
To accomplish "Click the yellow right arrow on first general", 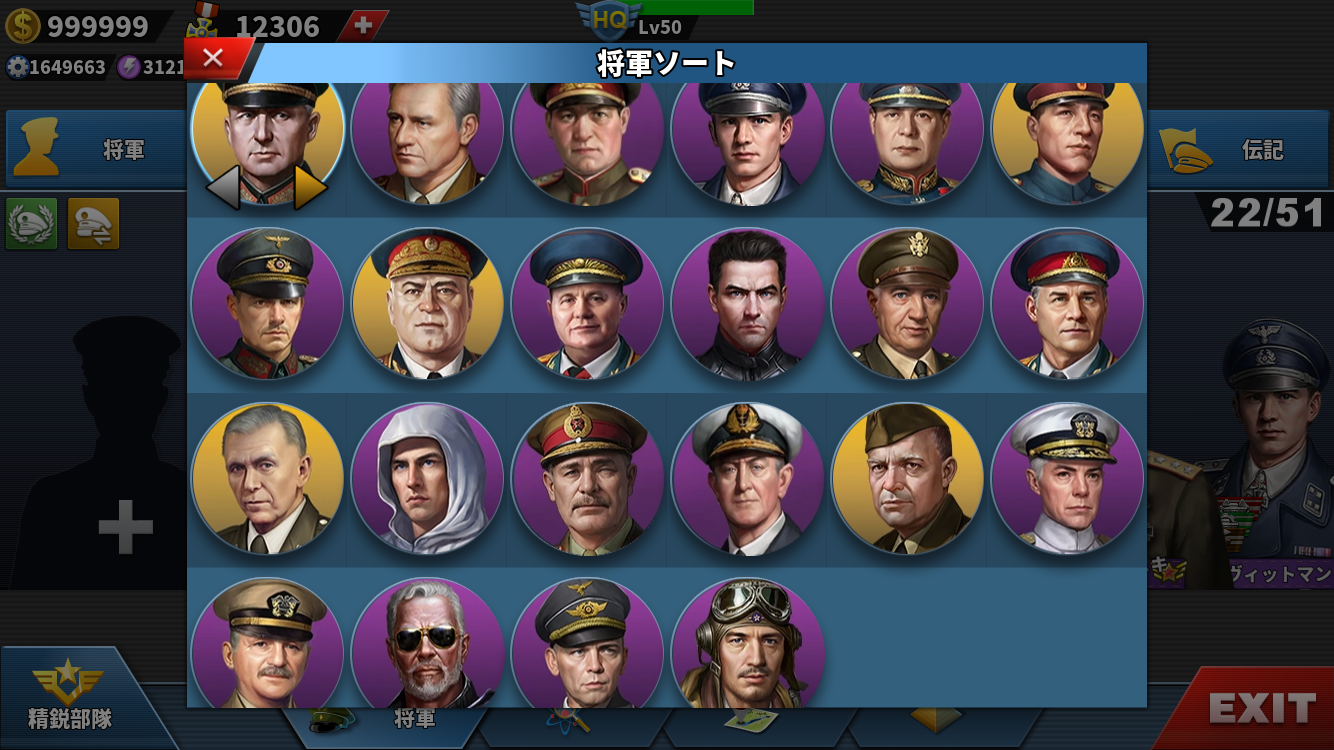I will 310,187.
